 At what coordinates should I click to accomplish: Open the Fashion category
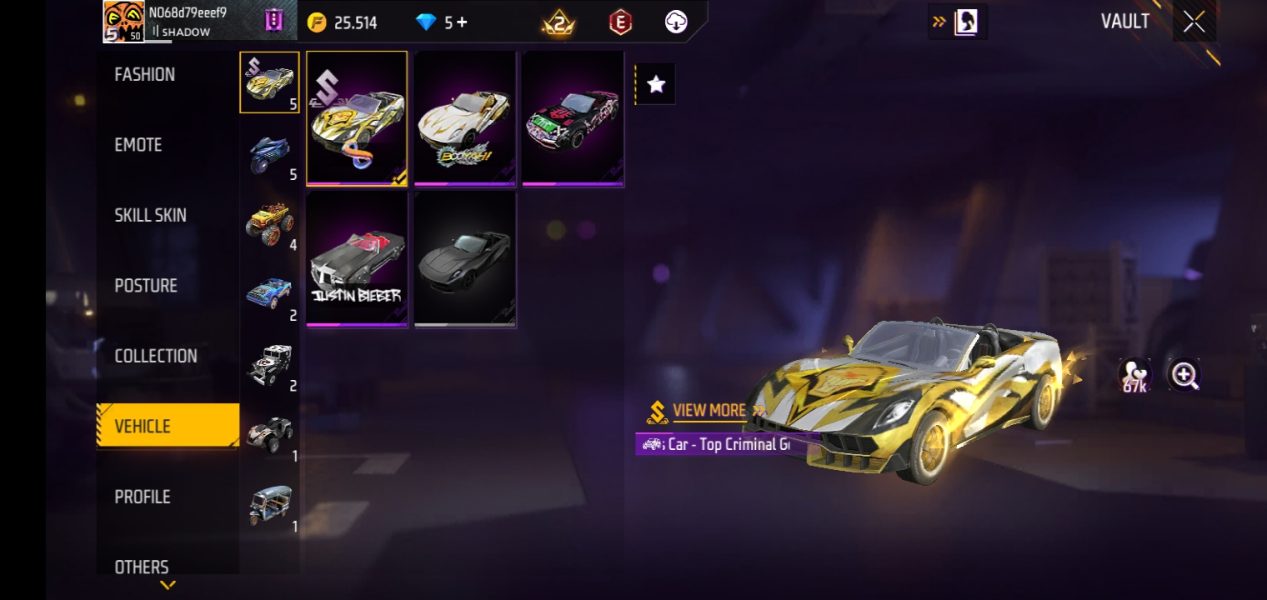point(145,75)
